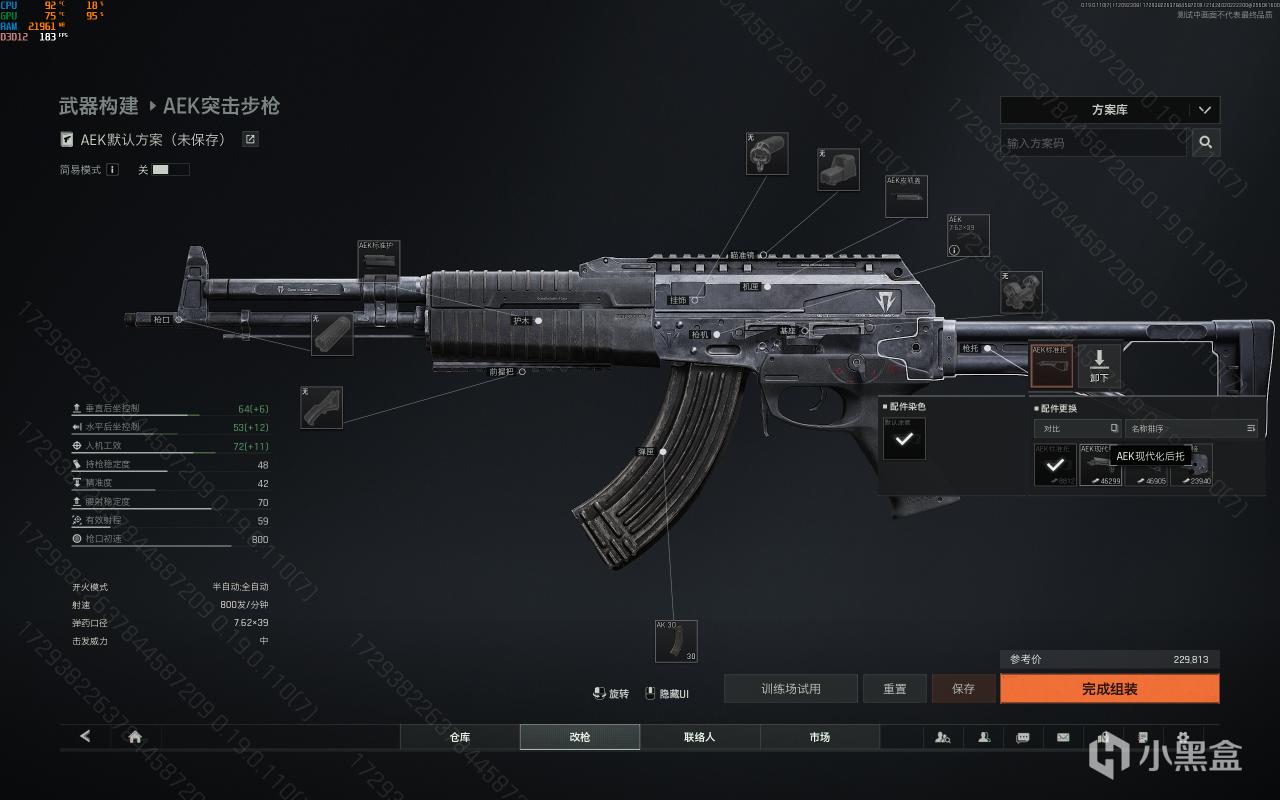Screen dimensions: 1280x800
Task: Click the scheme code input field
Action: pyautogui.click(x=1093, y=143)
